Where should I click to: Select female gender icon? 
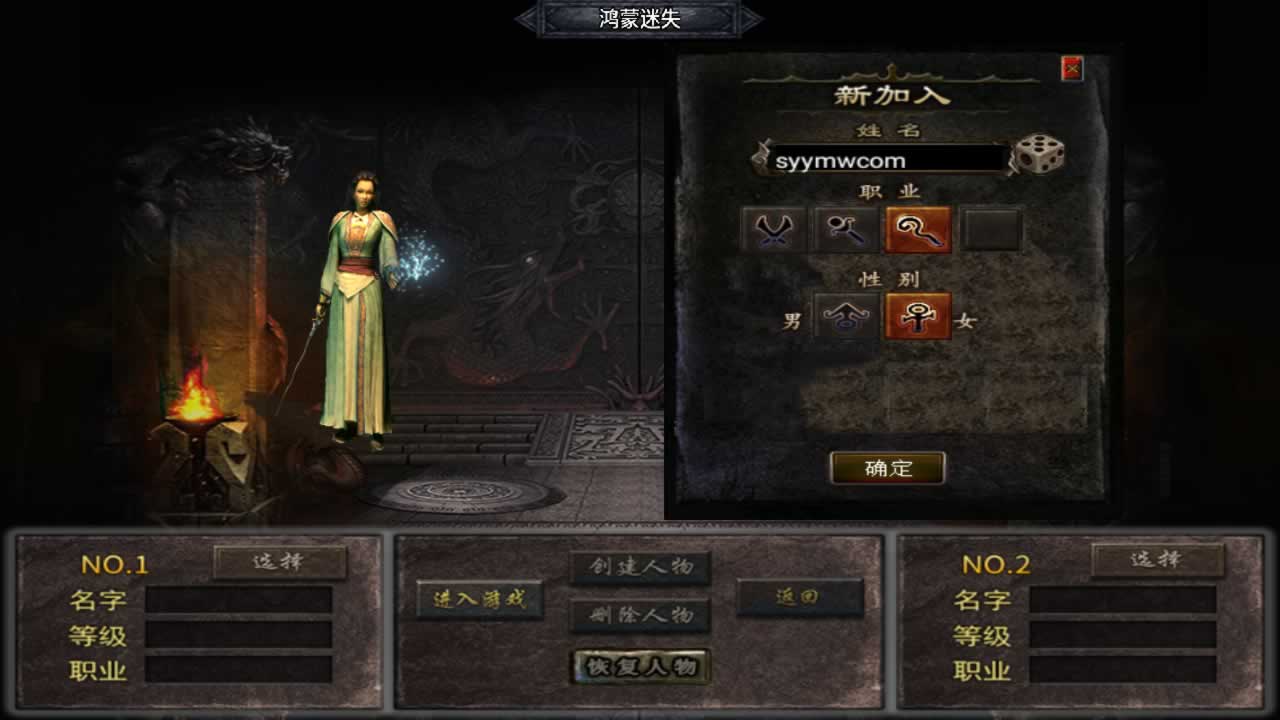[918, 317]
